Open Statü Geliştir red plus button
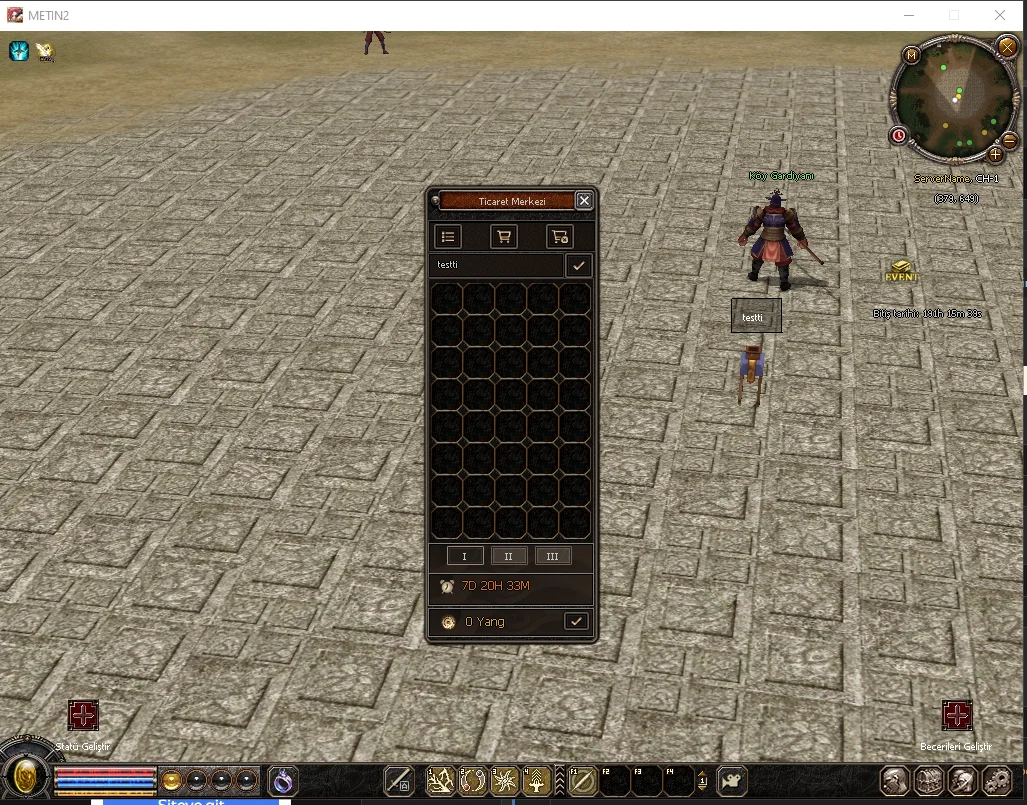Image resolution: width=1027 pixels, height=805 pixels. (x=83, y=715)
